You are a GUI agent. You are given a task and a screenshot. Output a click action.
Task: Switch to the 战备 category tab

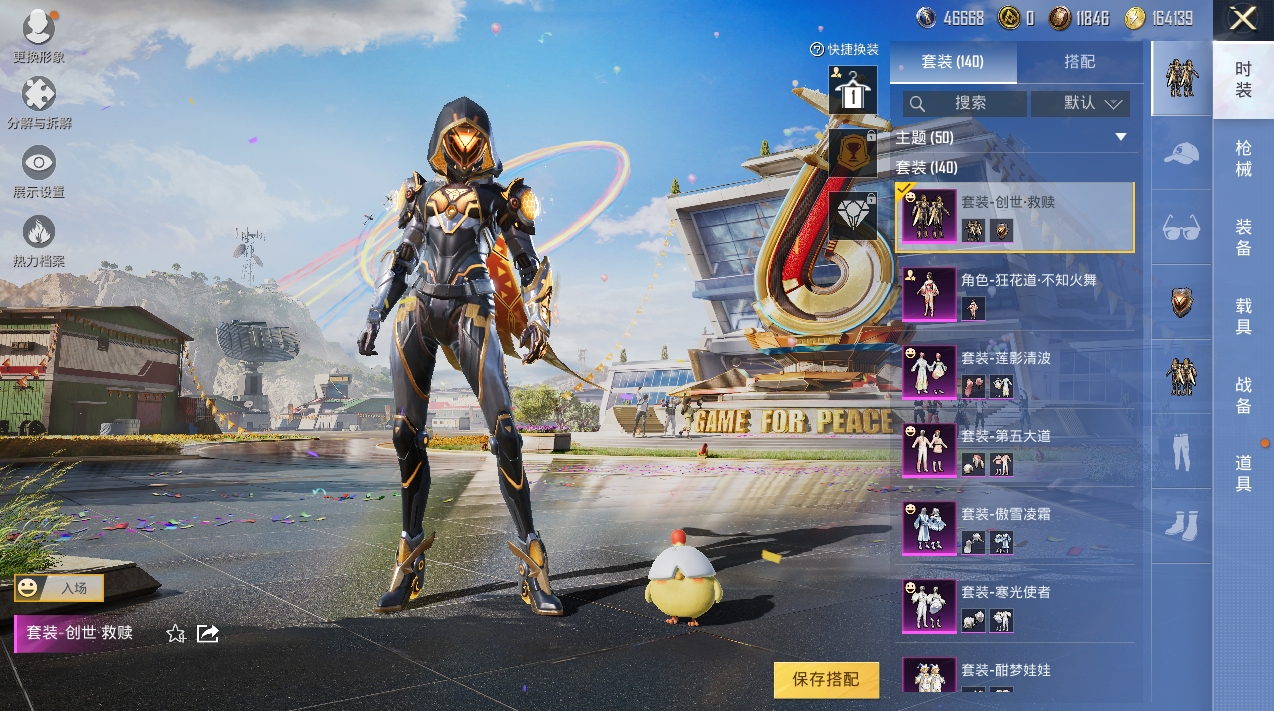tap(1243, 394)
